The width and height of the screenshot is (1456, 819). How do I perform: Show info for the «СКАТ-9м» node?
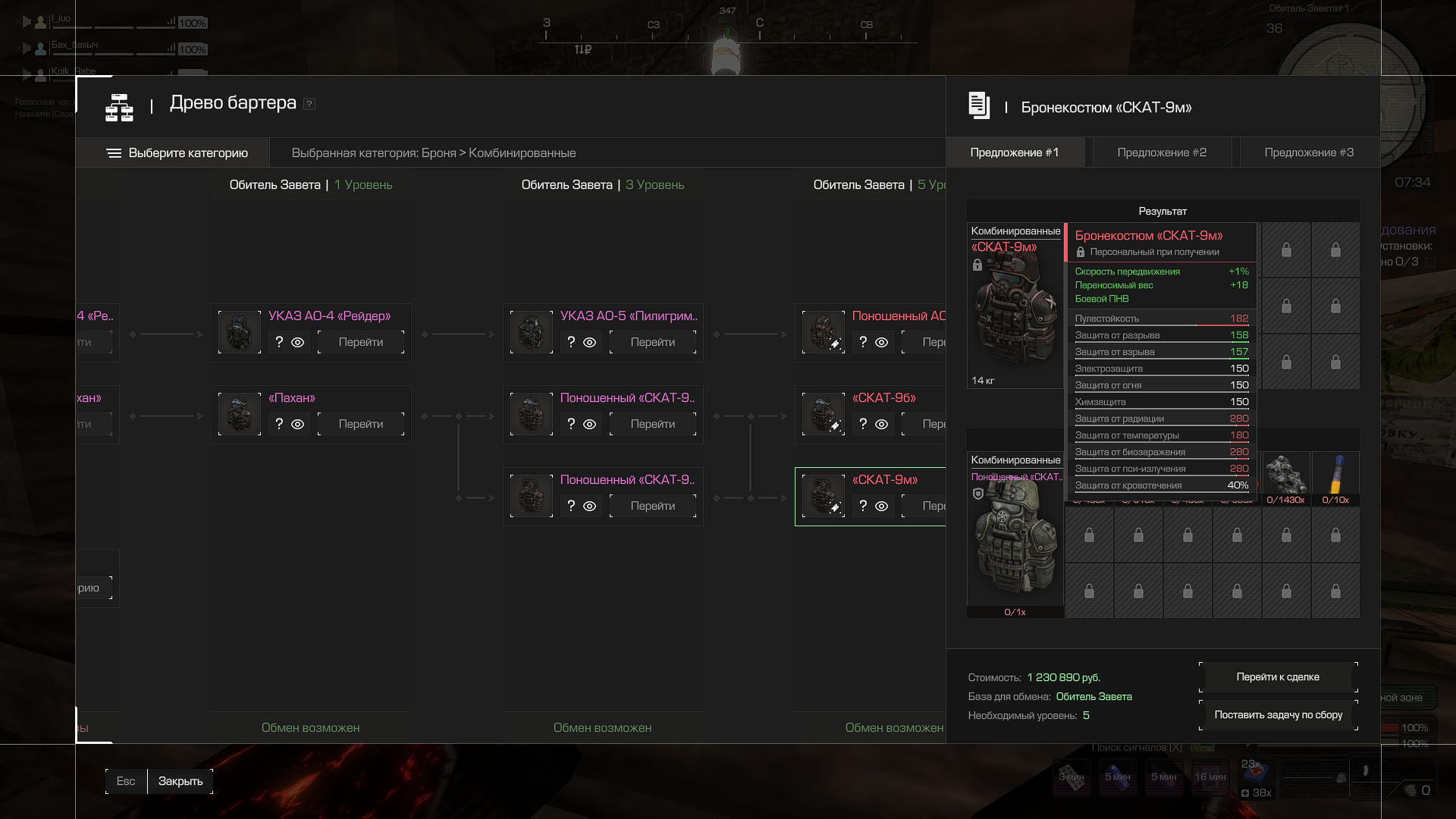click(863, 507)
